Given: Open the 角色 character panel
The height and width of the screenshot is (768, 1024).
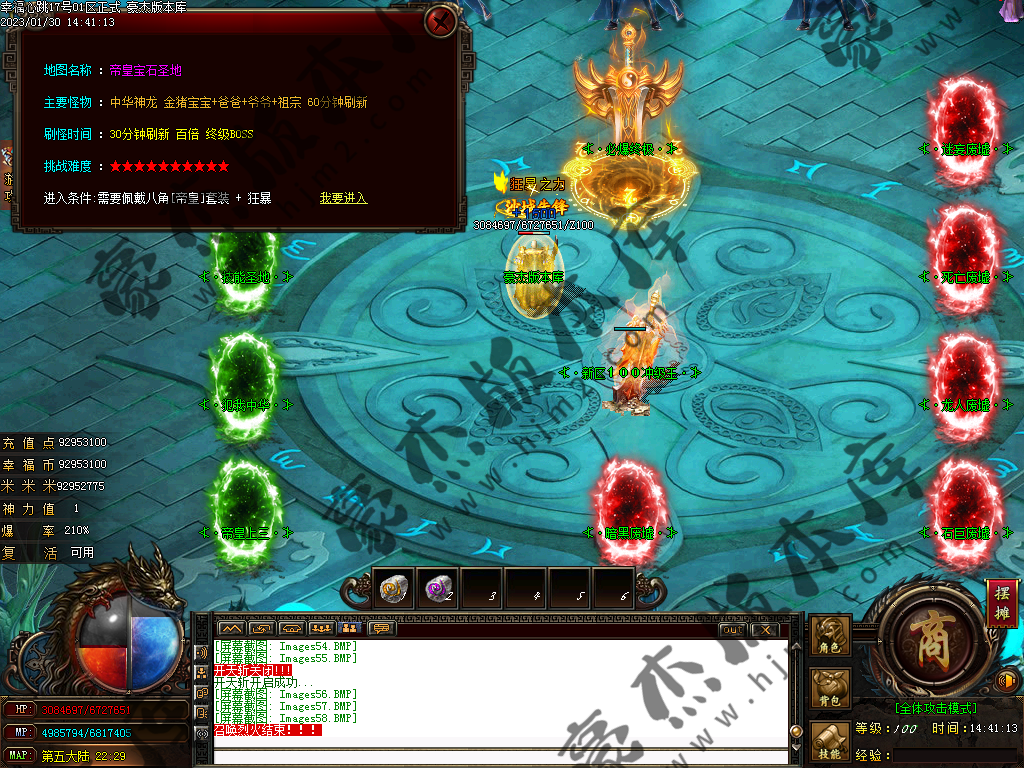Looking at the screenshot, I should 831,634.
